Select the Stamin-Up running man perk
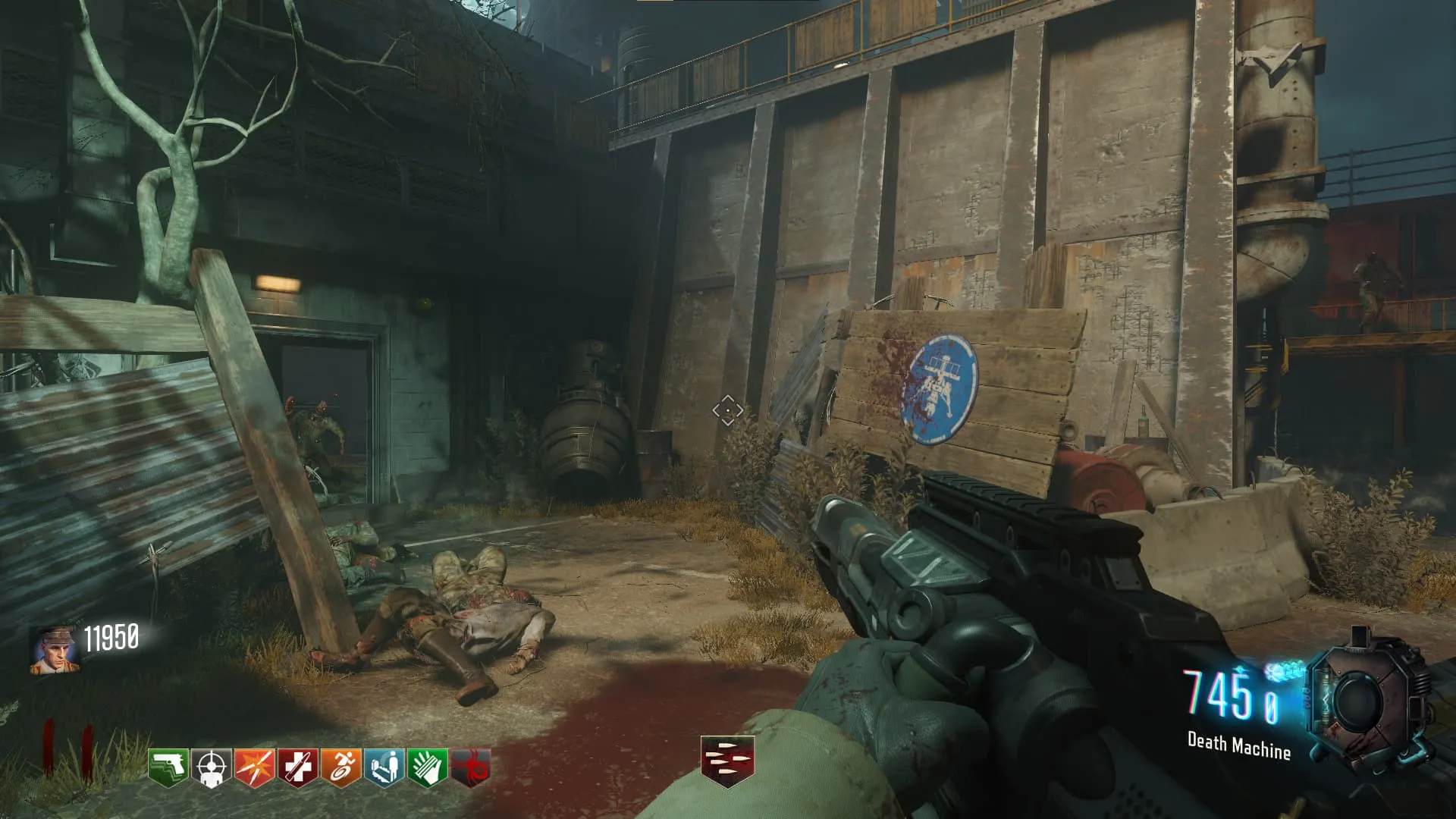 pyautogui.click(x=341, y=767)
